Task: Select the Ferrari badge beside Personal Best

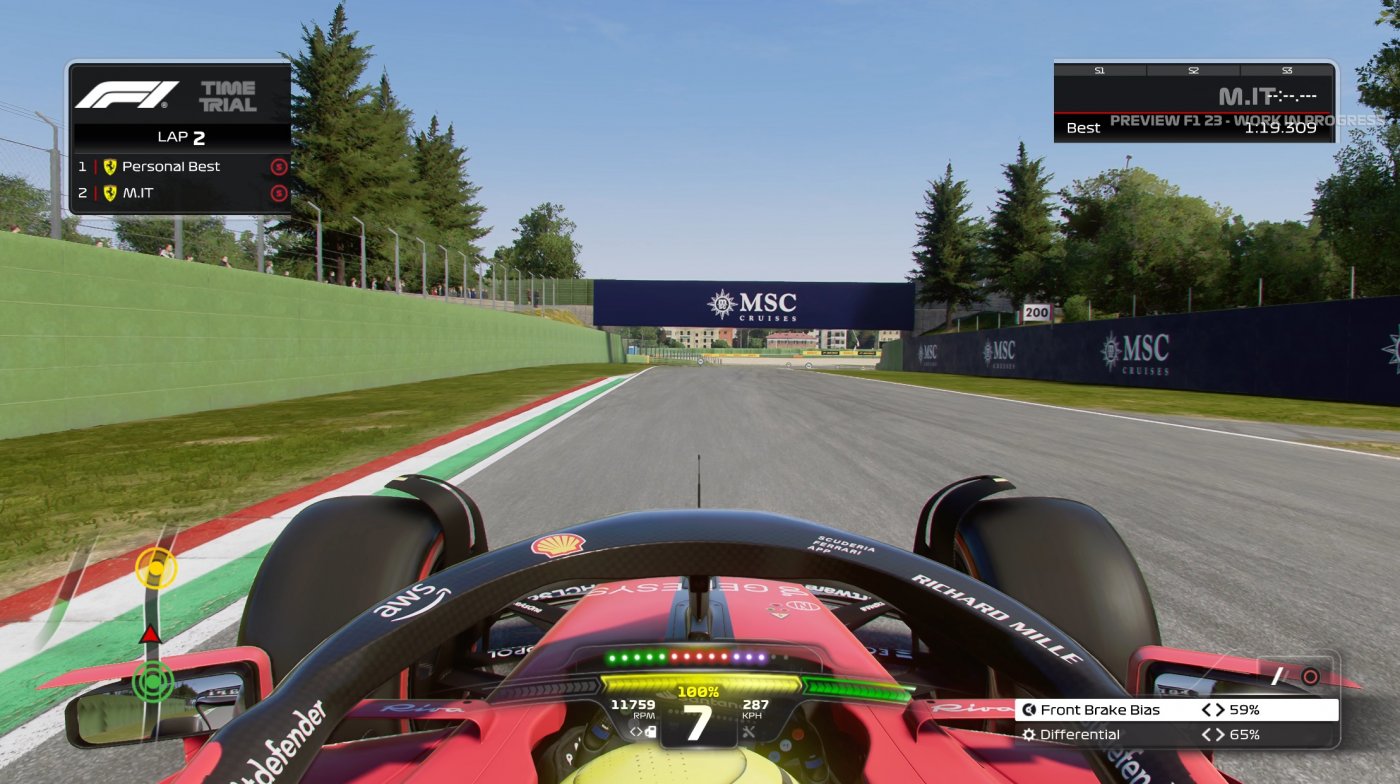Action: coord(110,167)
